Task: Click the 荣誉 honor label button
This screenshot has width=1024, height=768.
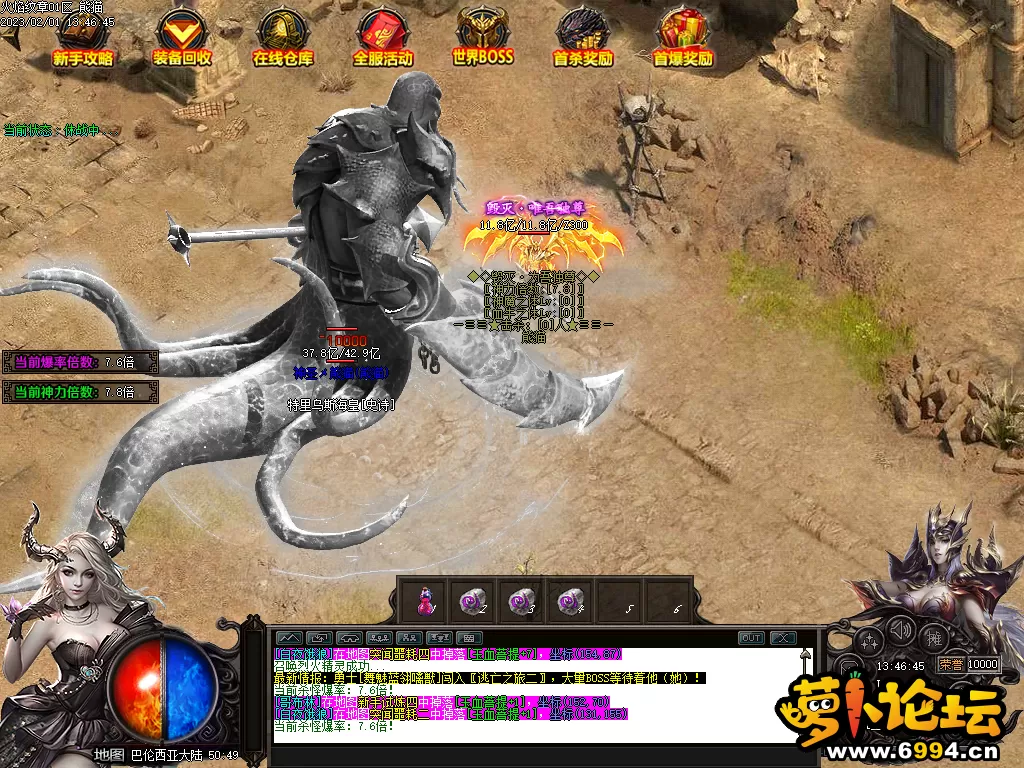Action: (x=949, y=664)
